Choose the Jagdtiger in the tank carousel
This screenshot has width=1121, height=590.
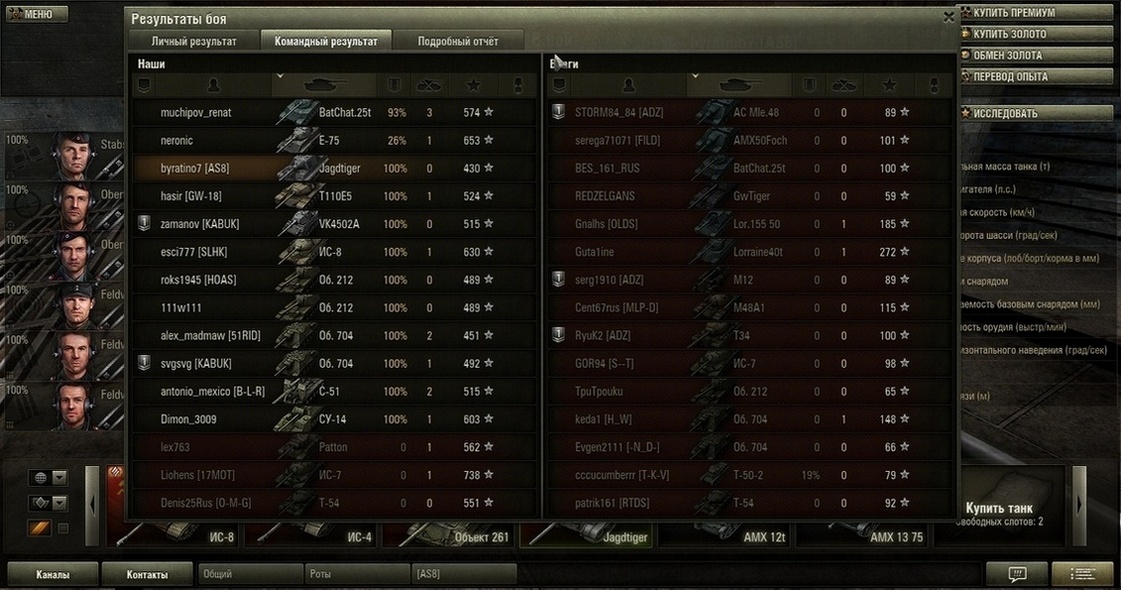coord(590,536)
